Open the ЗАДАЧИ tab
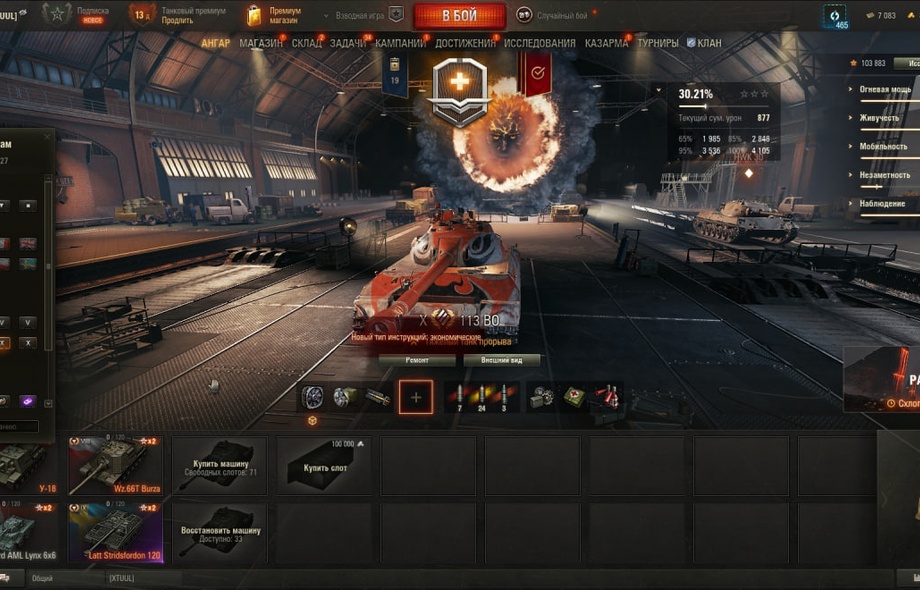Viewport: 920px width, 590px height. tap(348, 43)
